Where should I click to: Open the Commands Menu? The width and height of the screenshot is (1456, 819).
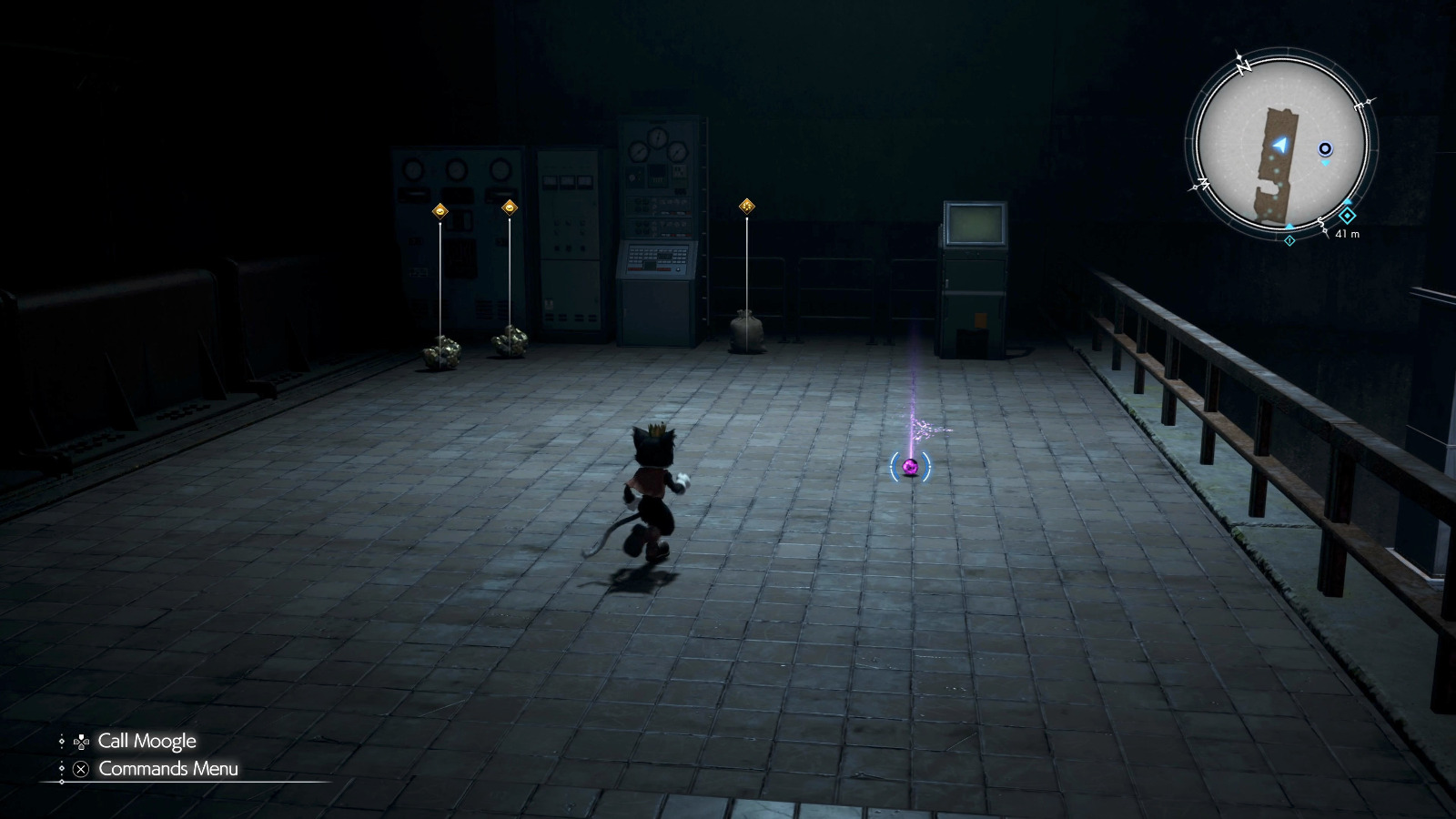168,769
